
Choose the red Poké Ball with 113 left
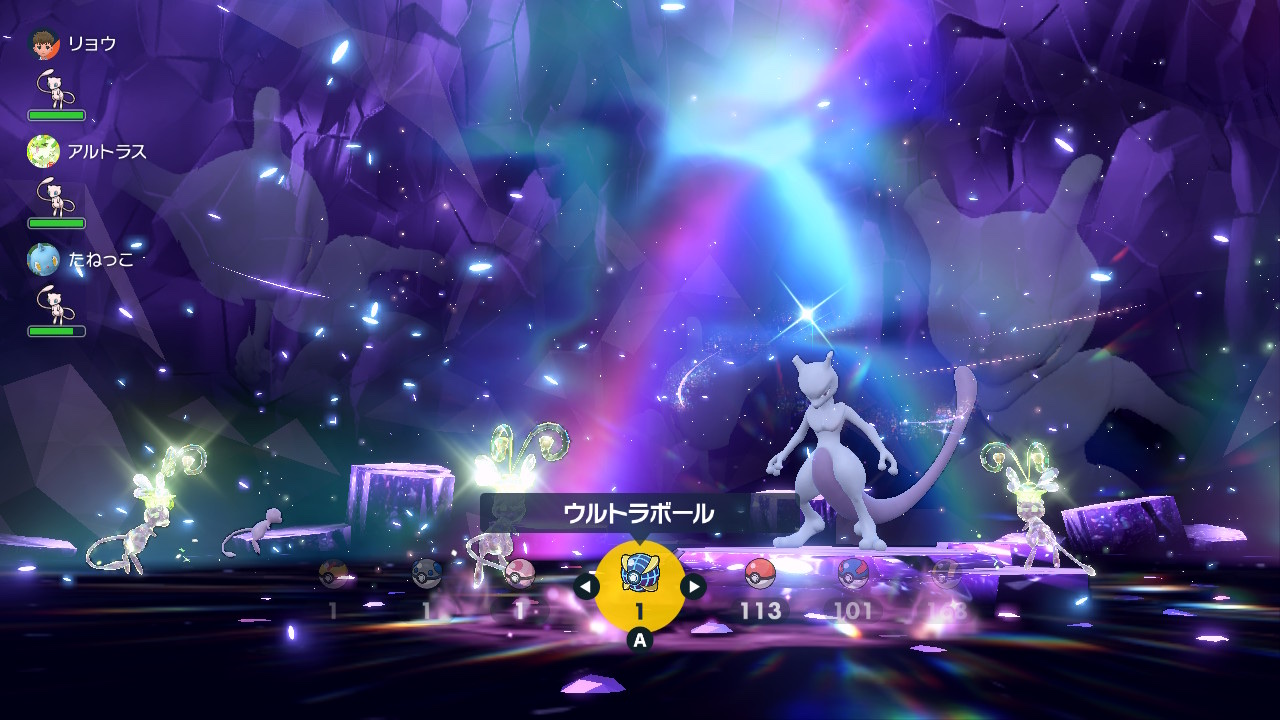point(760,574)
